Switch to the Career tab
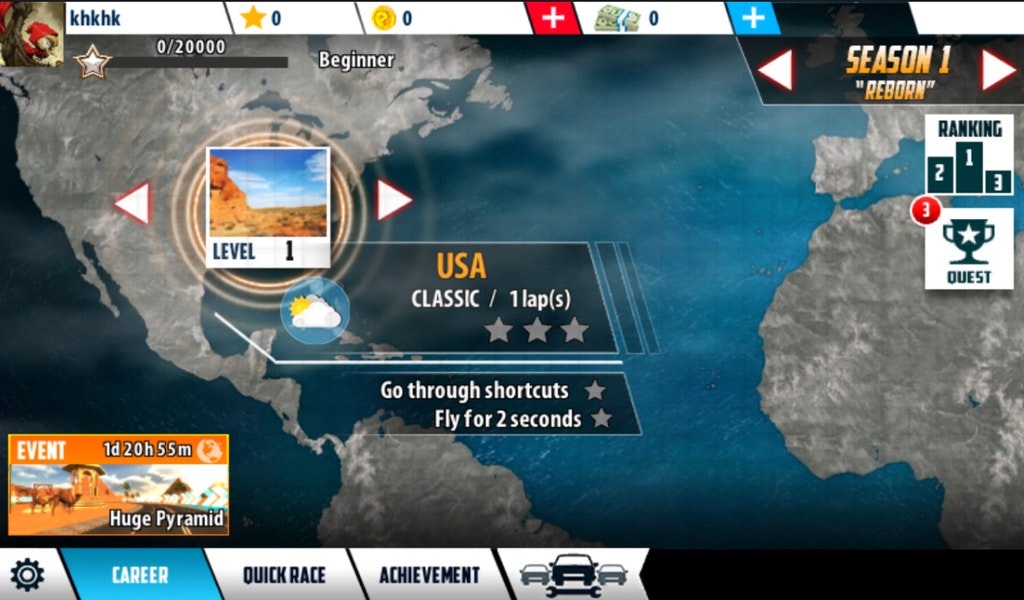Viewport: 1024px width, 600px height. pos(140,575)
